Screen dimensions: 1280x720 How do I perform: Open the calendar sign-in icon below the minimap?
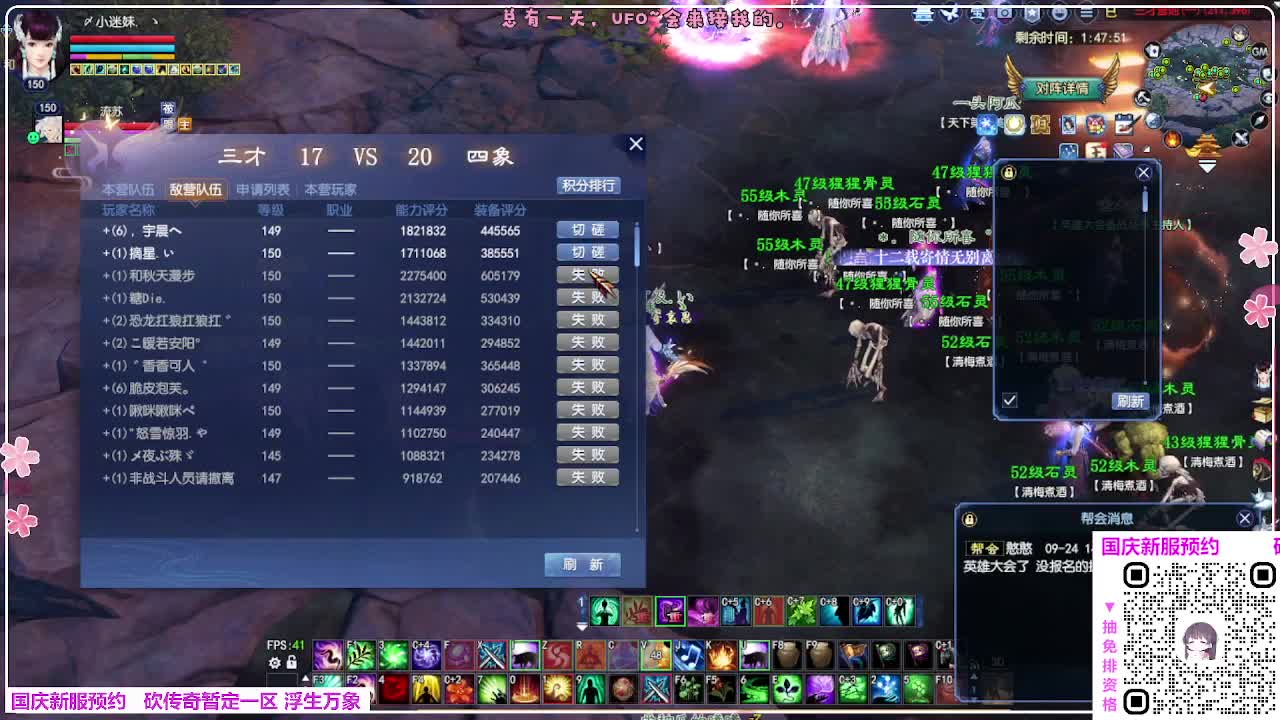click(x=1122, y=124)
